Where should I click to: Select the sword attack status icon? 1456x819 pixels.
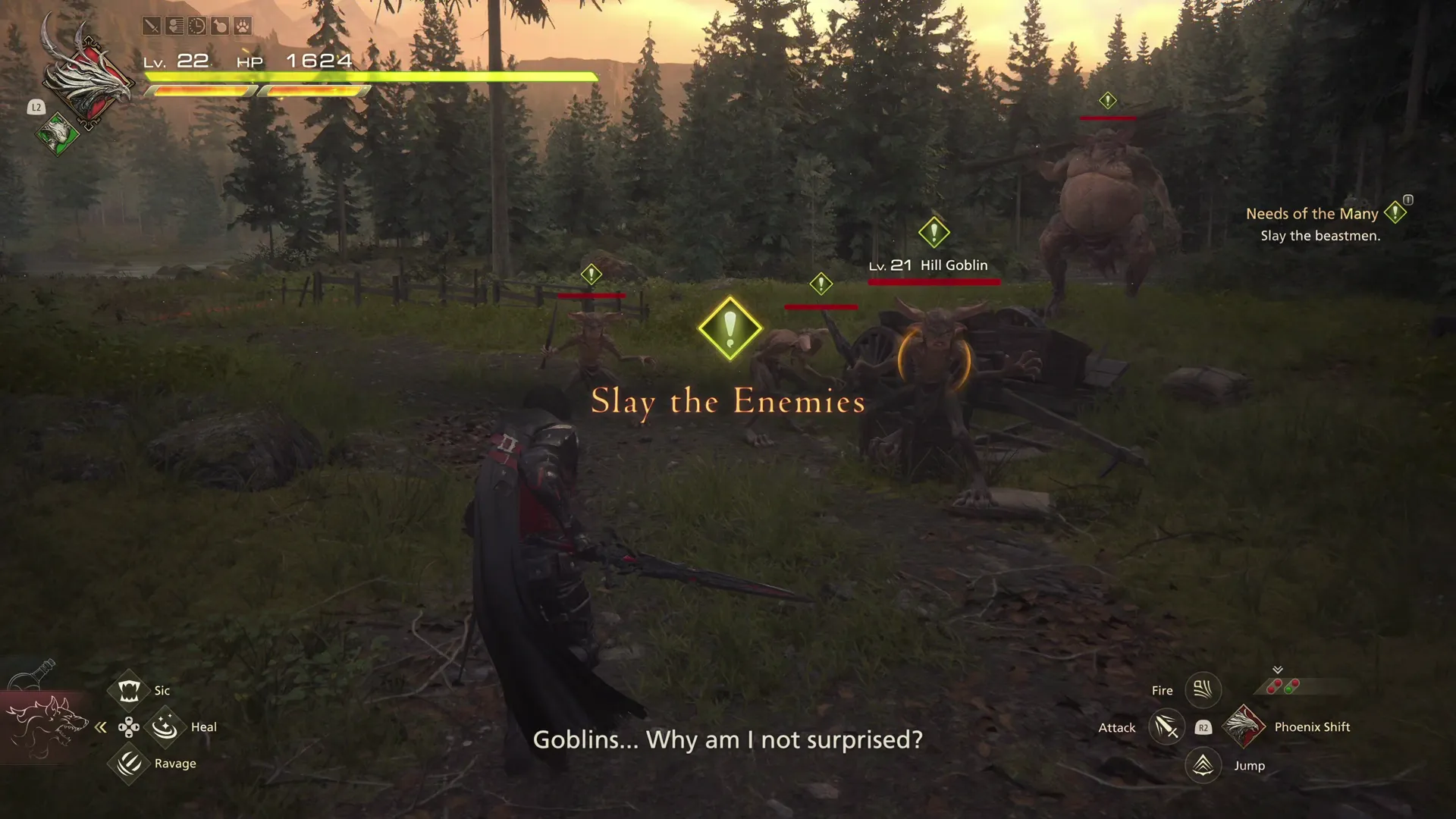(152, 26)
